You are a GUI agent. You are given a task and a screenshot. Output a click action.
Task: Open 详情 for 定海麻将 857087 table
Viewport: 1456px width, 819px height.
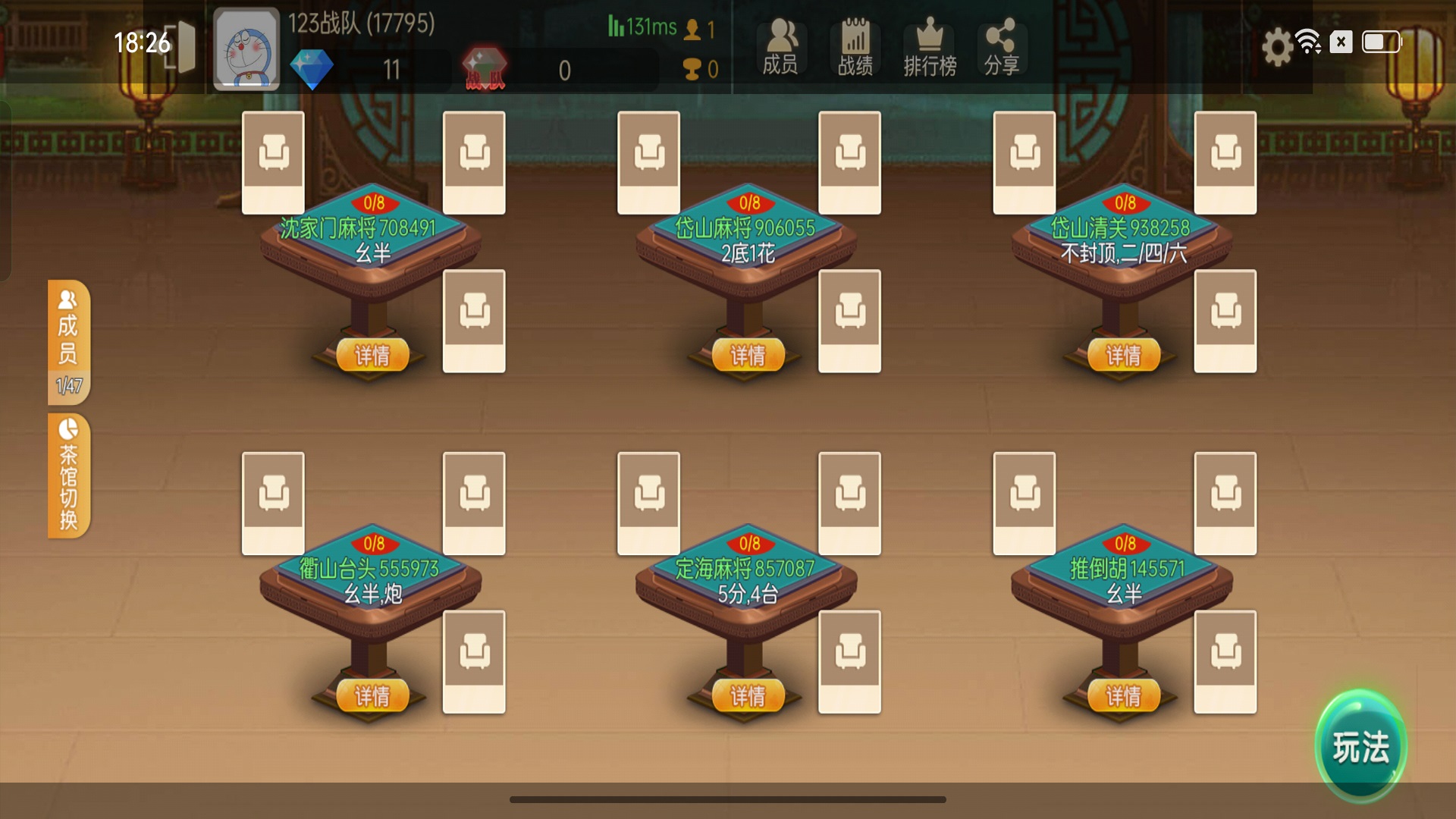pos(748,695)
